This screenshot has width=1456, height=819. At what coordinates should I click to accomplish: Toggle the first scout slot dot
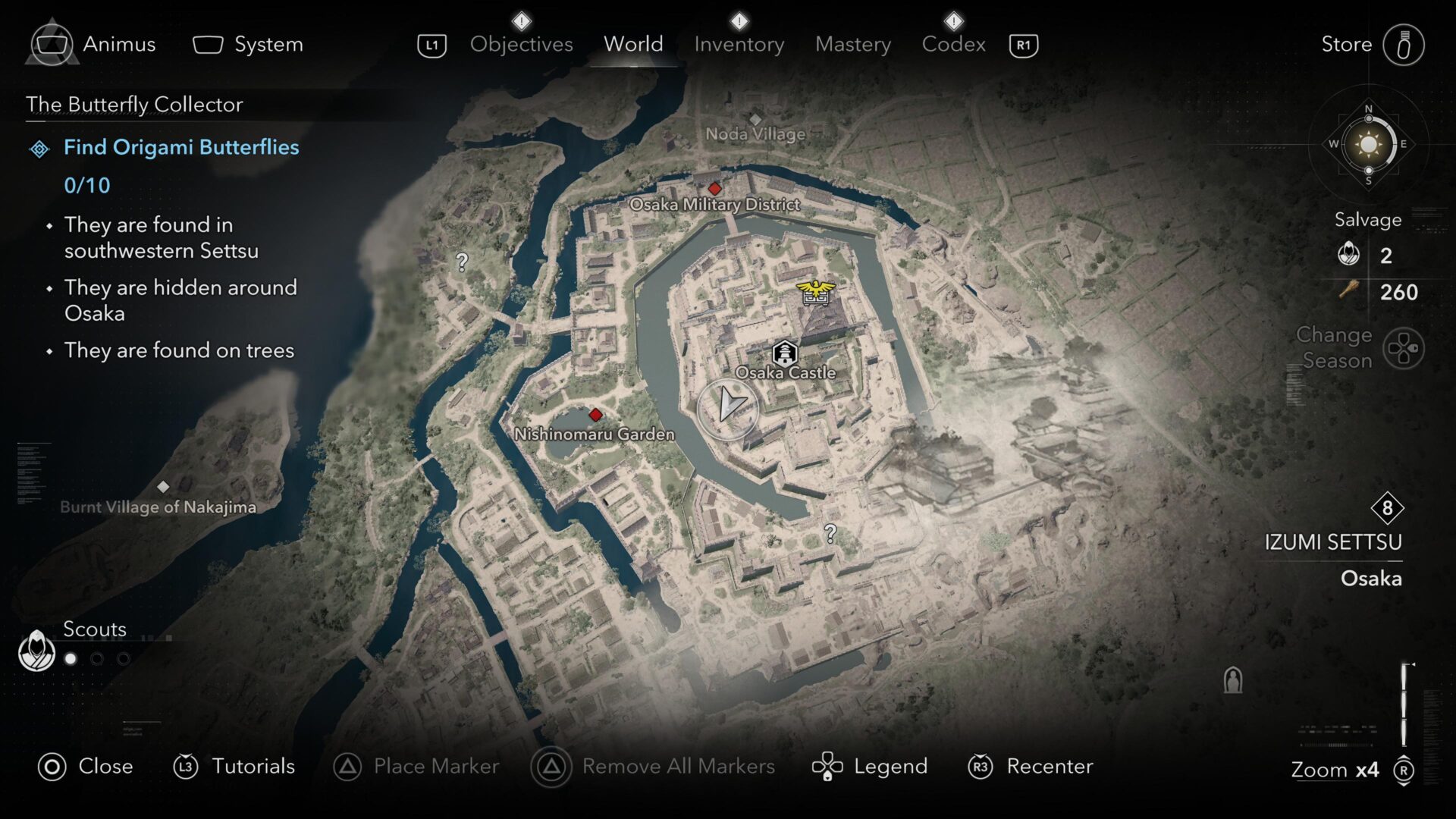70,658
